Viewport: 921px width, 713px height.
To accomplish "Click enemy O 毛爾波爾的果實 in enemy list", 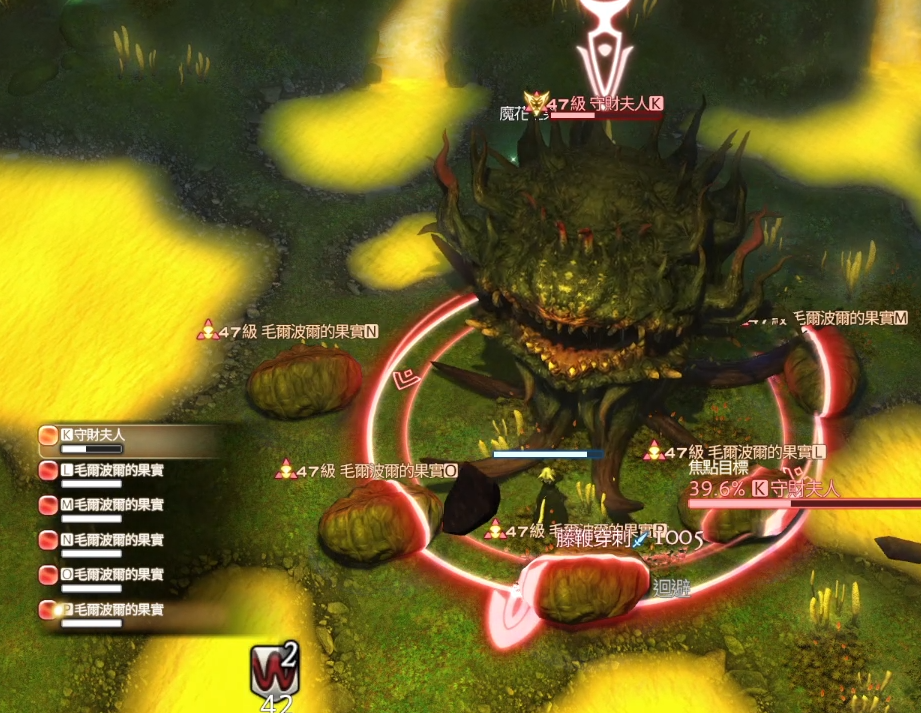I will (x=110, y=575).
